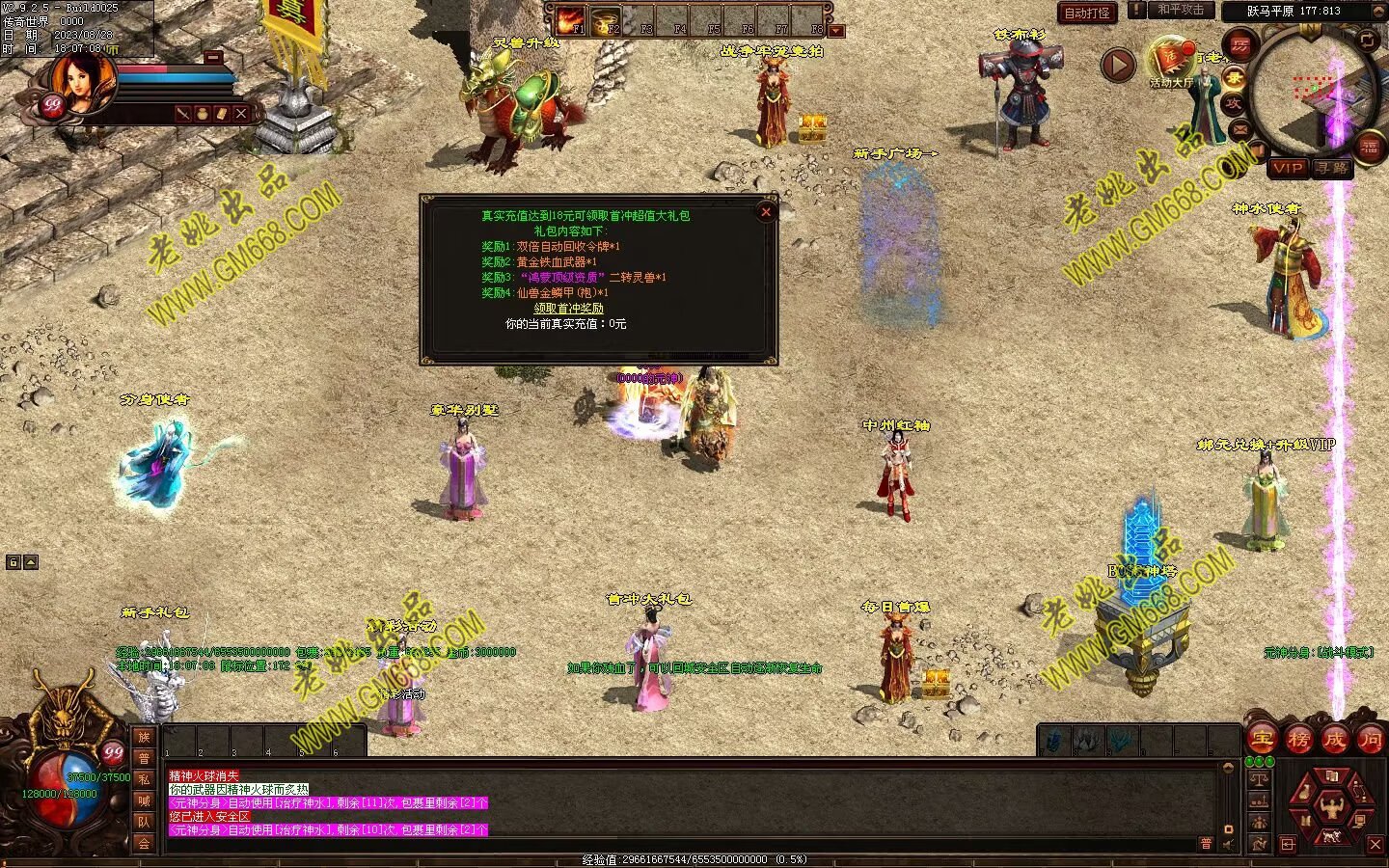Image resolution: width=1389 pixels, height=868 pixels.
Task: Open the 活动大厅 activity hall icon
Action: pyautogui.click(x=1170, y=61)
